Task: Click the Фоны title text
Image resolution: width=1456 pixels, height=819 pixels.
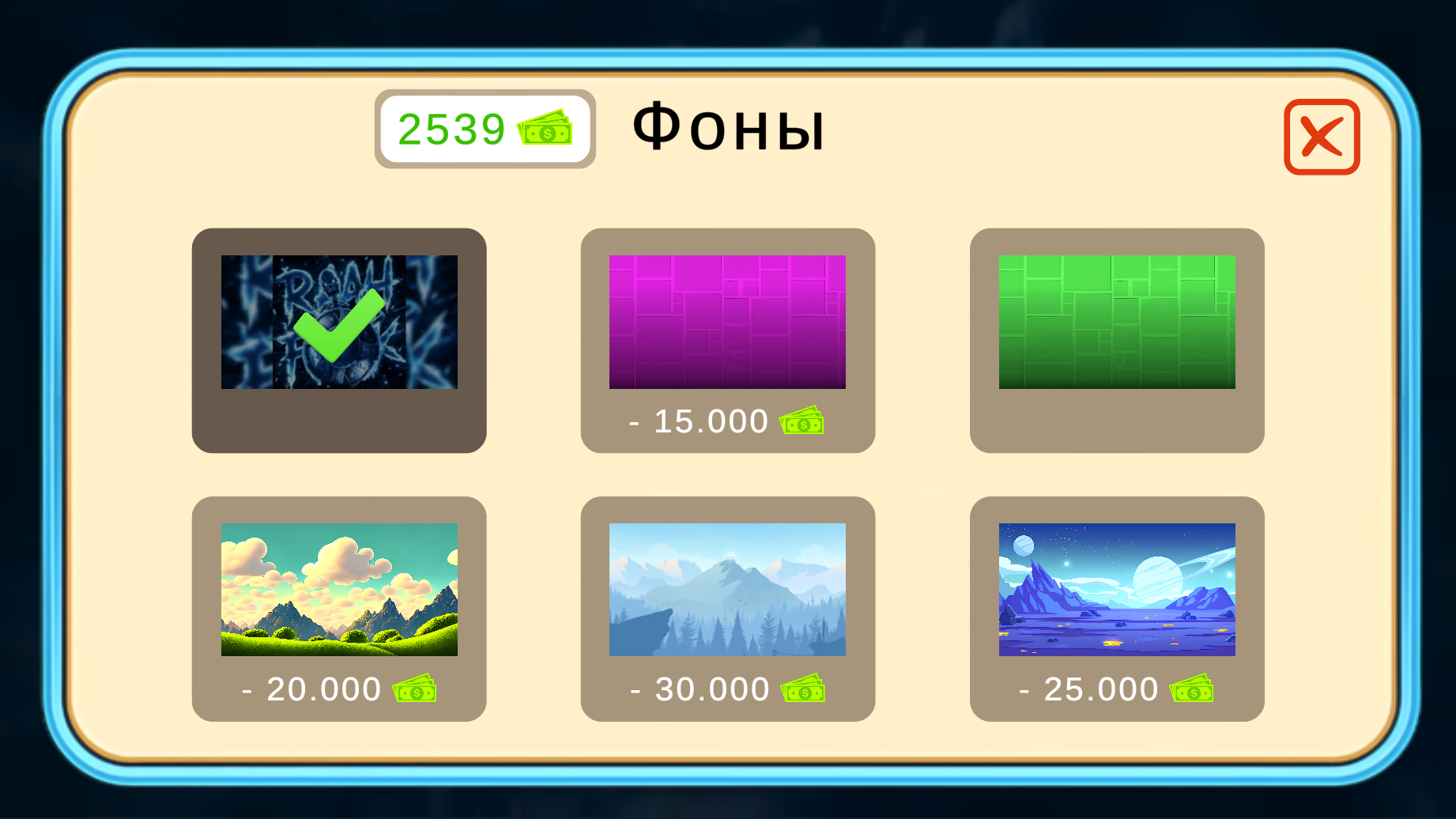Action: (729, 126)
